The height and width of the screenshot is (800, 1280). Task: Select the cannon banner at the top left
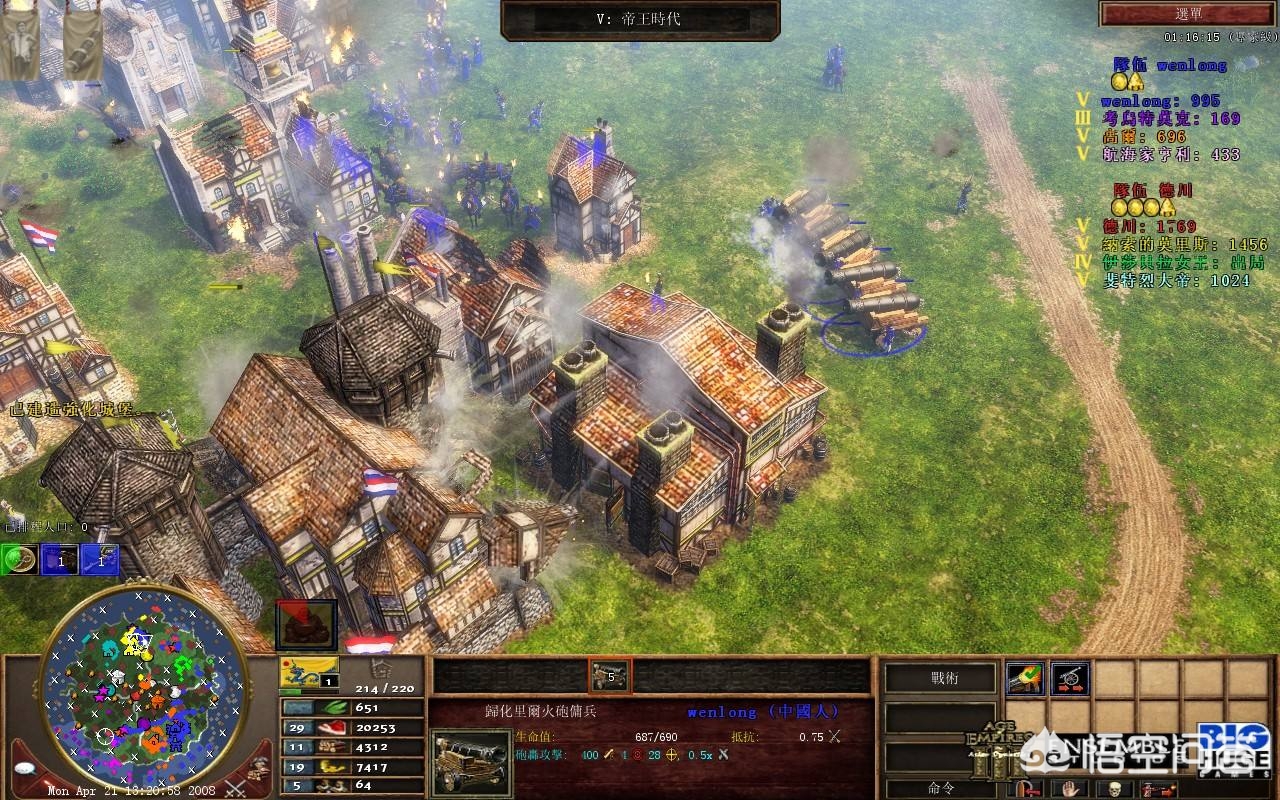point(82,44)
